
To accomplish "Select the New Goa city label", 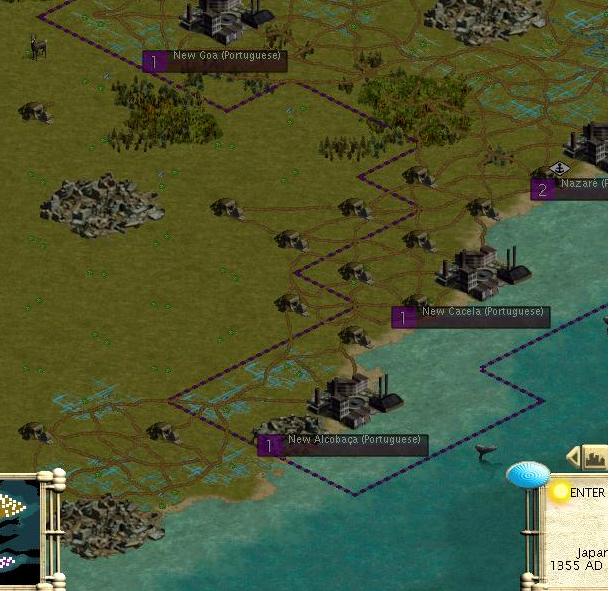I will (x=215, y=61).
